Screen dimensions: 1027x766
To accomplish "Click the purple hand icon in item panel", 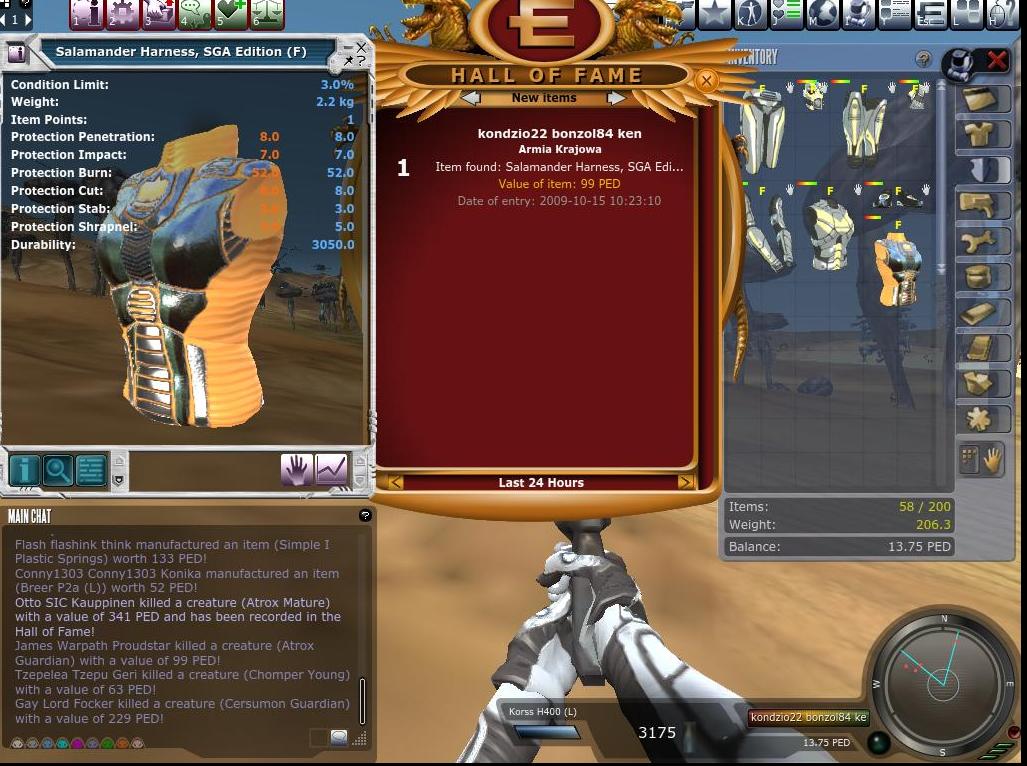I will pyautogui.click(x=296, y=469).
